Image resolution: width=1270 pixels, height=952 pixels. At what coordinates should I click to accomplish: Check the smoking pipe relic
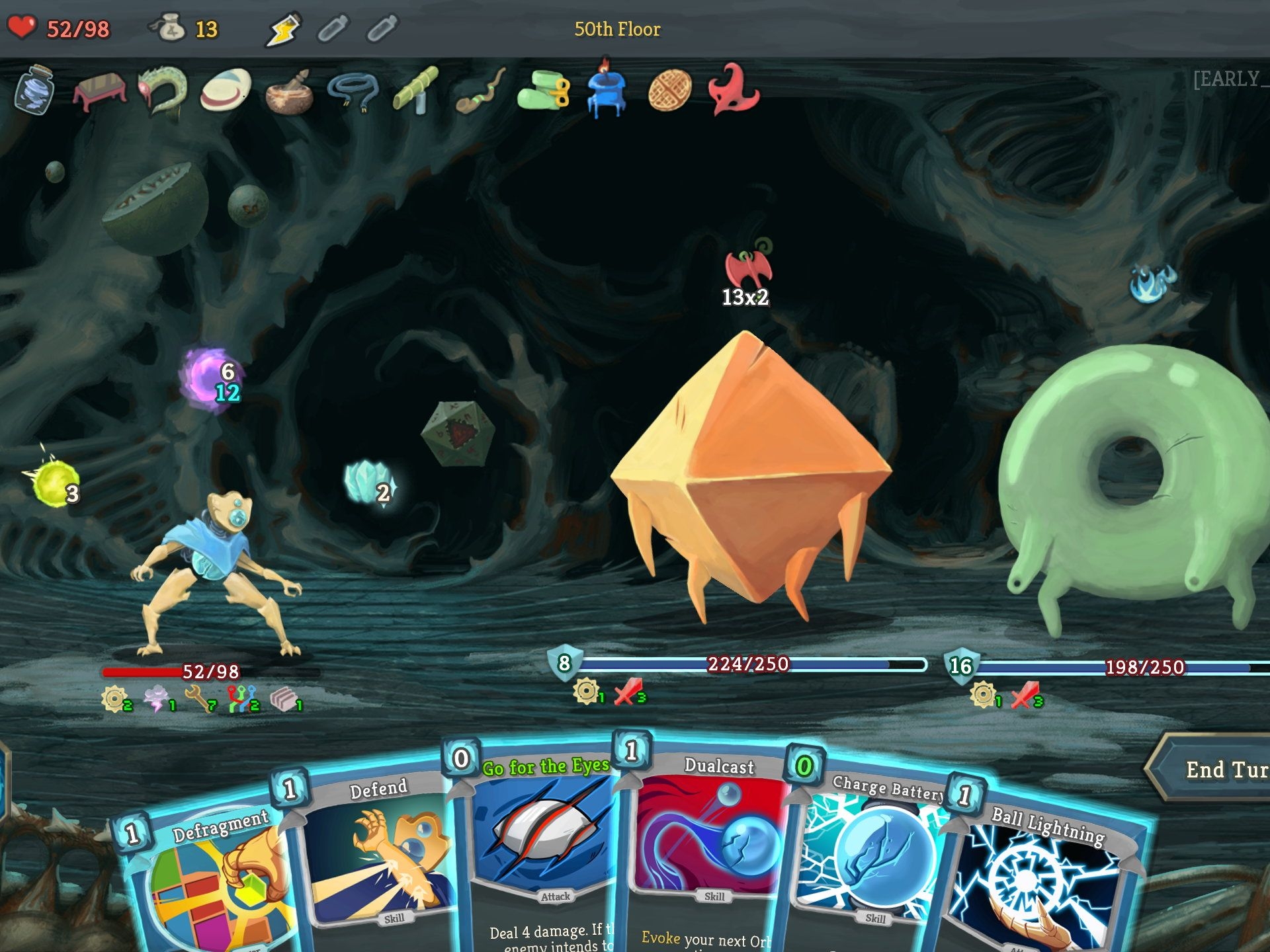point(480,91)
